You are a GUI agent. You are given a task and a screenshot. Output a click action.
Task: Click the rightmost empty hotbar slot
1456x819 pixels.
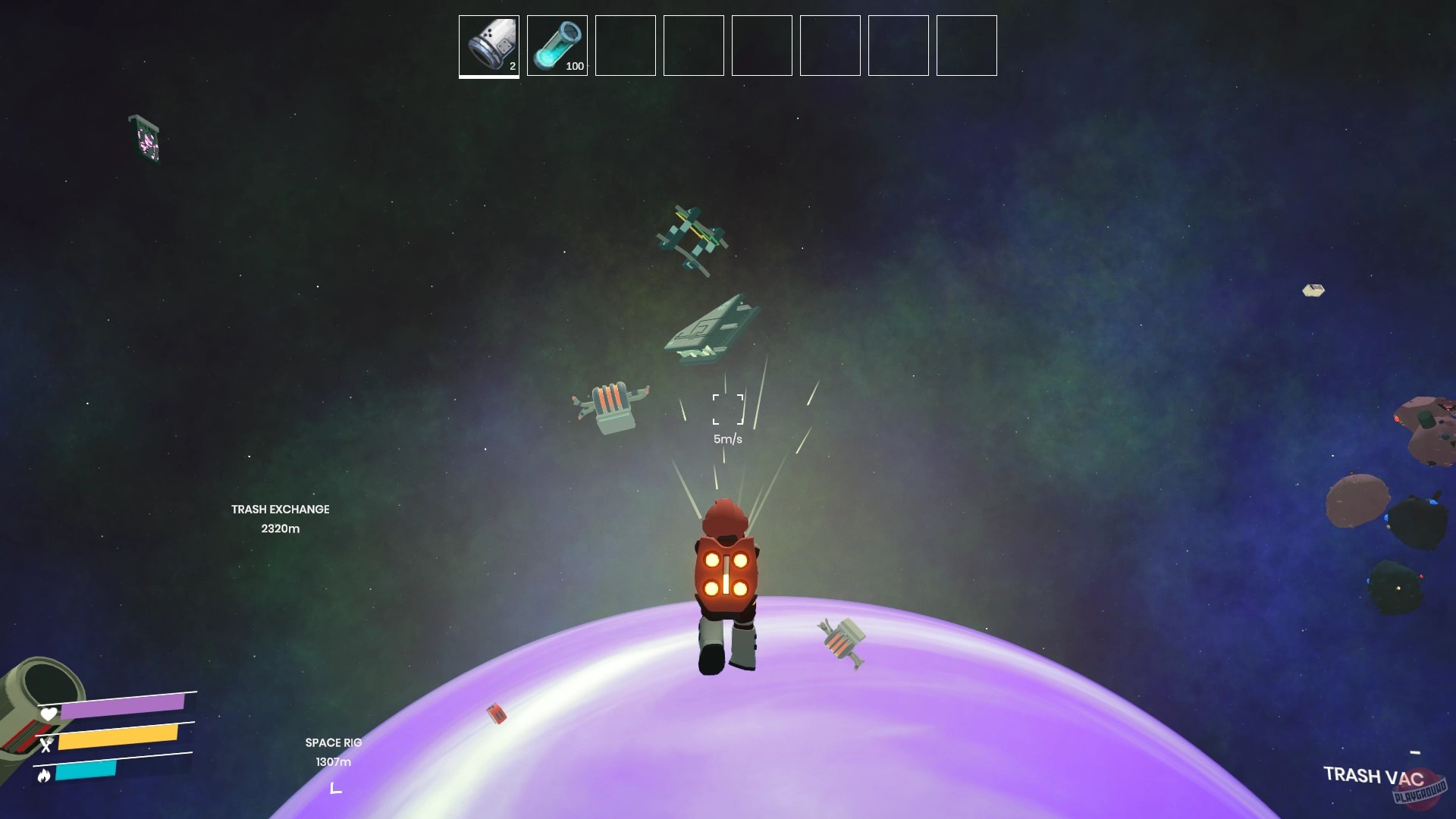pos(966,45)
